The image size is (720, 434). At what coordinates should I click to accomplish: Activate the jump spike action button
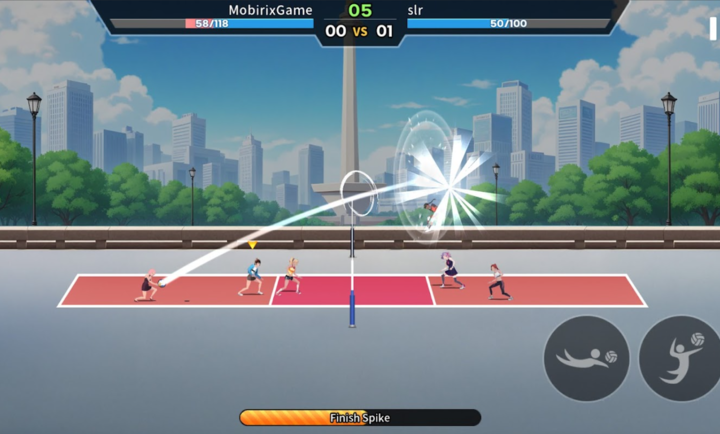coord(682,358)
